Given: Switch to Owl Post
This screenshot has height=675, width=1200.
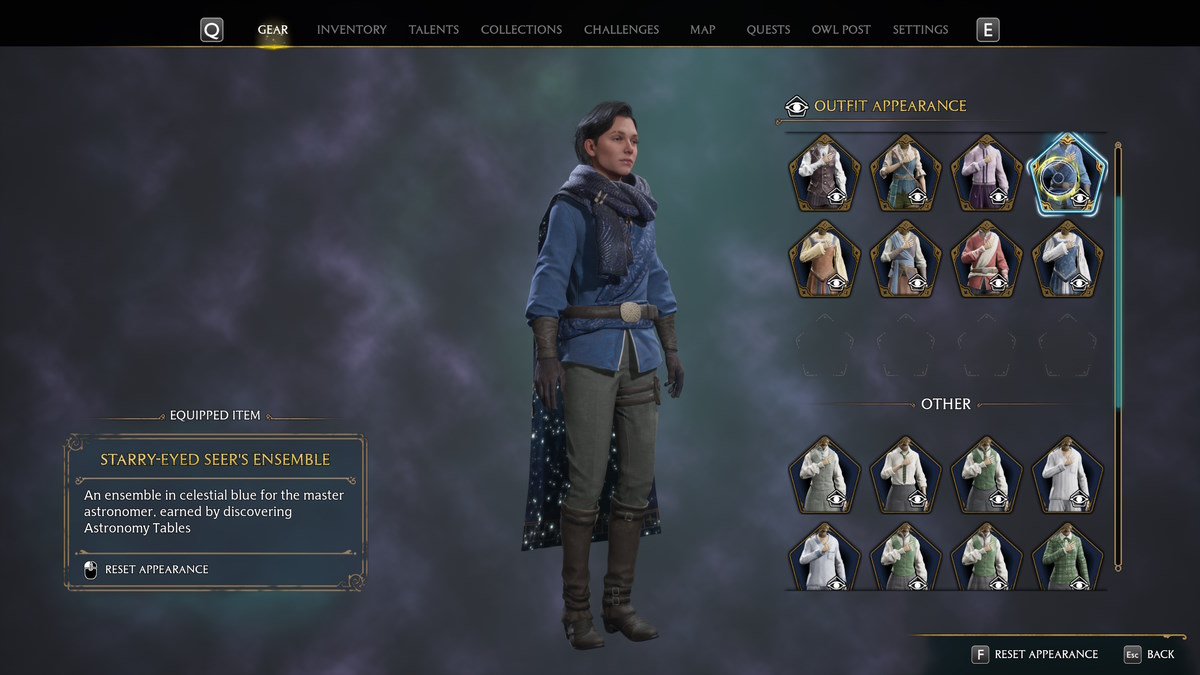Looking at the screenshot, I should pyautogui.click(x=841, y=30).
